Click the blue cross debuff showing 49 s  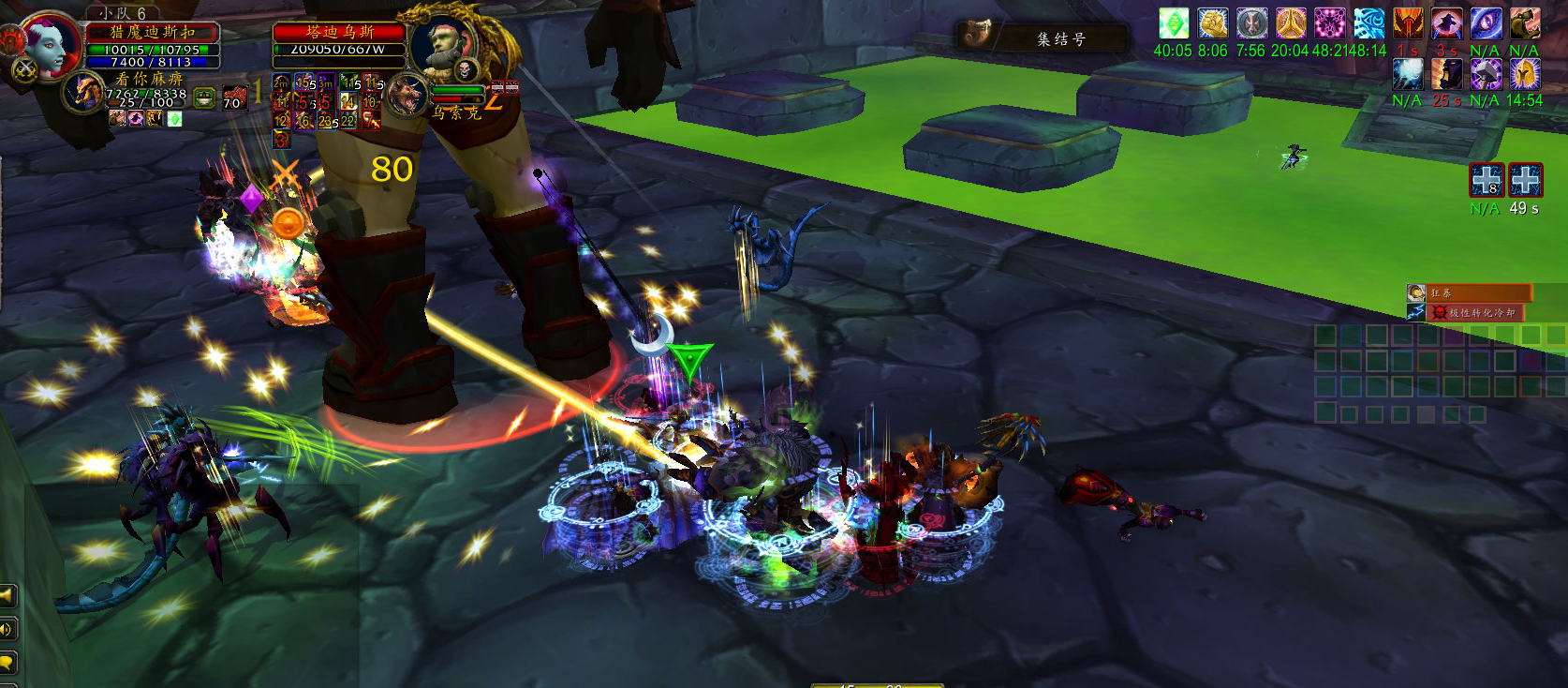coord(1525,180)
